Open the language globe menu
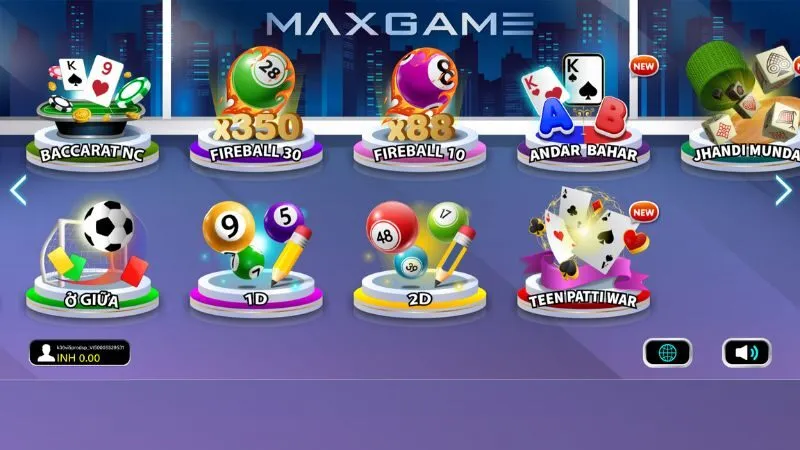Viewport: 800px width, 450px height. click(667, 352)
